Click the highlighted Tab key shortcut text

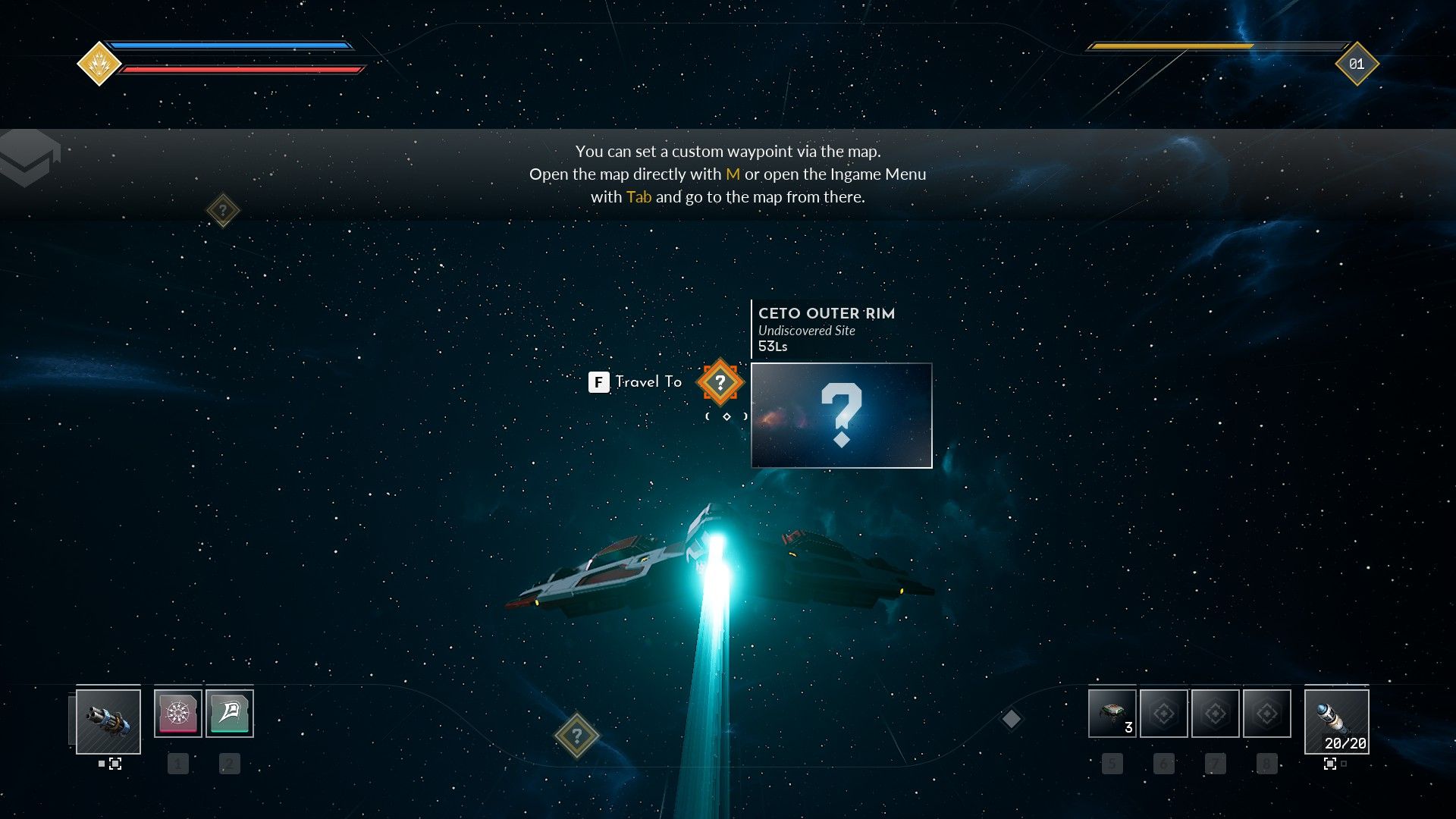(639, 196)
